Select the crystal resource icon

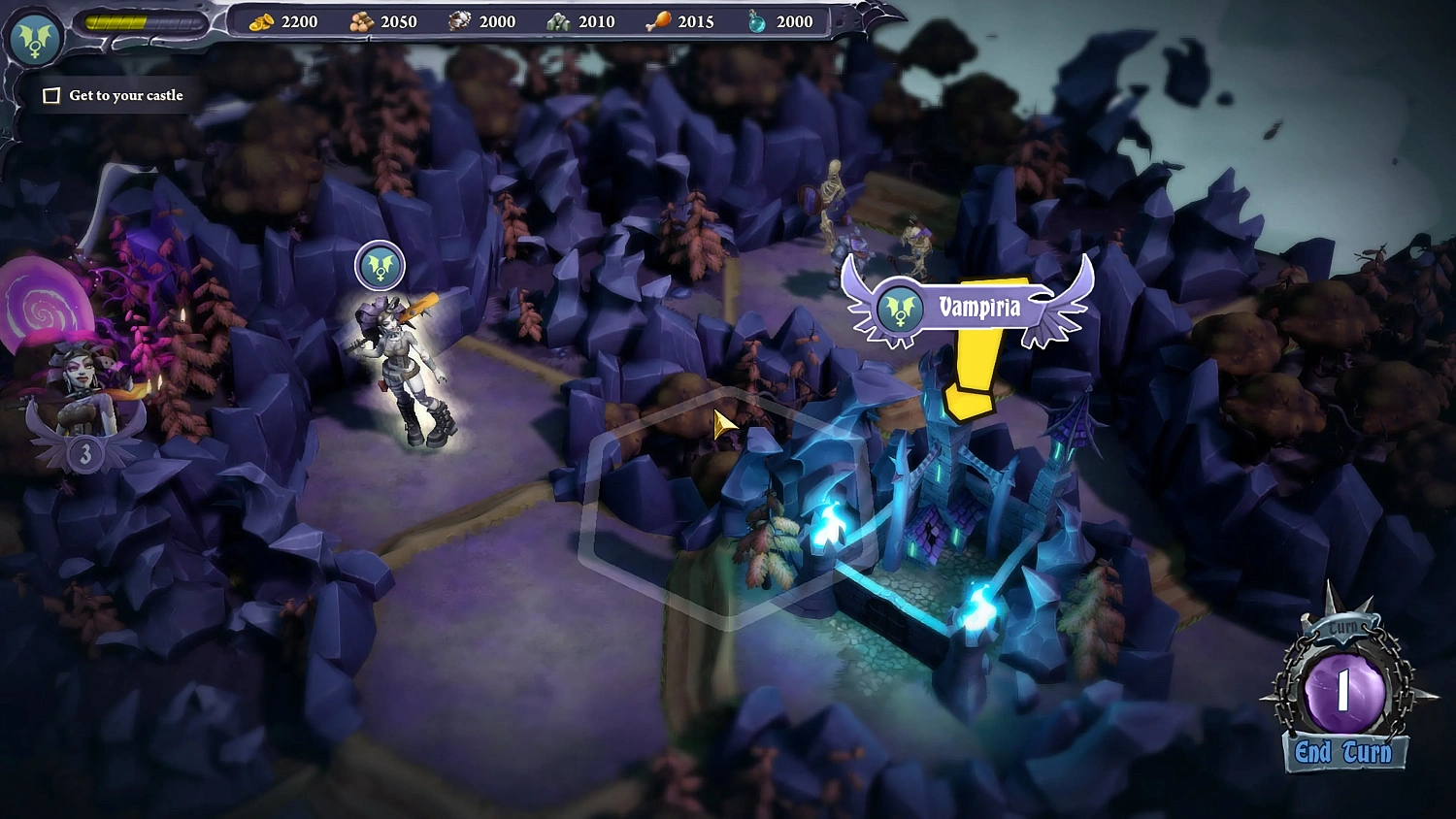click(558, 20)
